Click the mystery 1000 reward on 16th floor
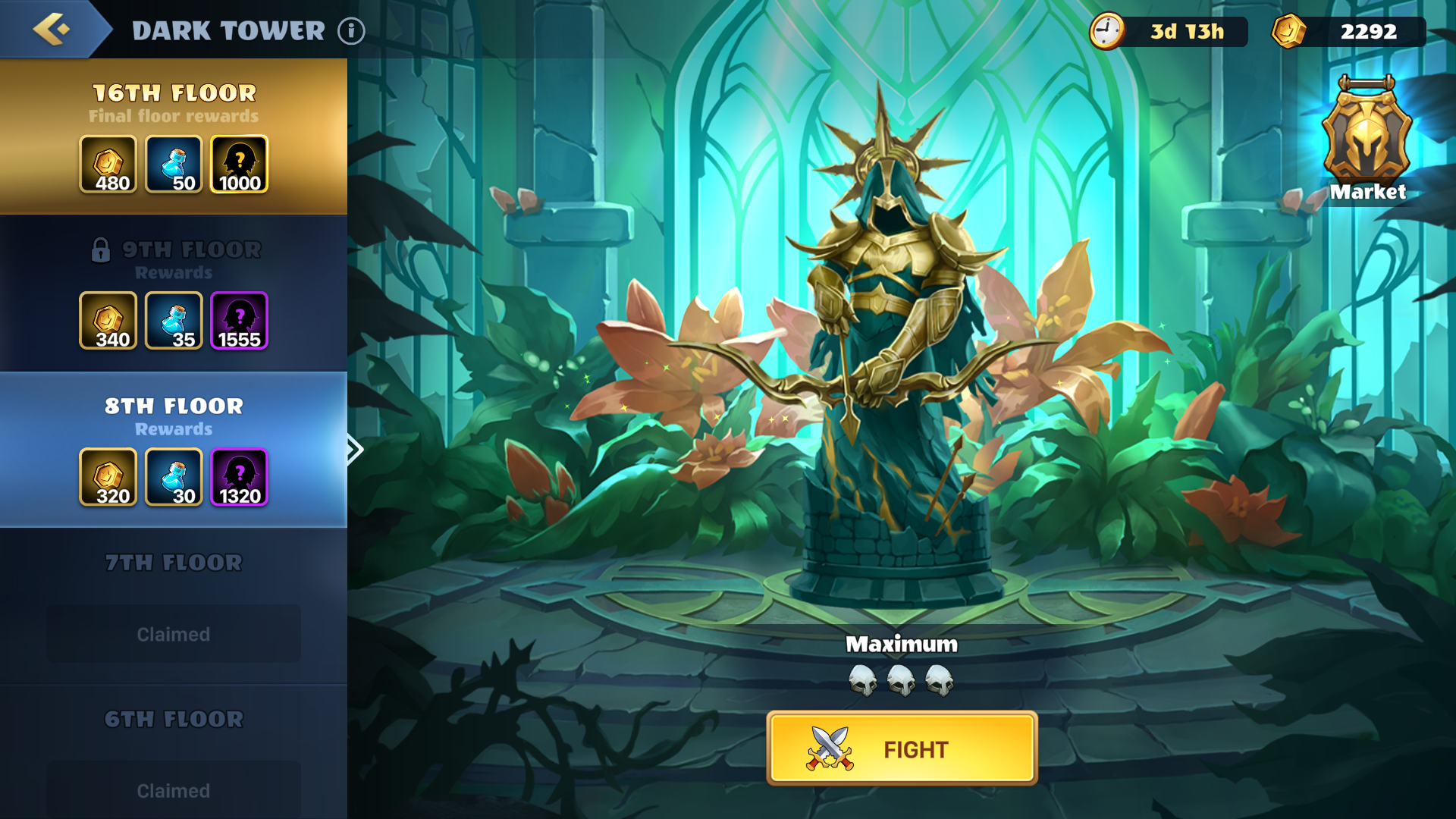The image size is (1456, 819). pos(239,165)
